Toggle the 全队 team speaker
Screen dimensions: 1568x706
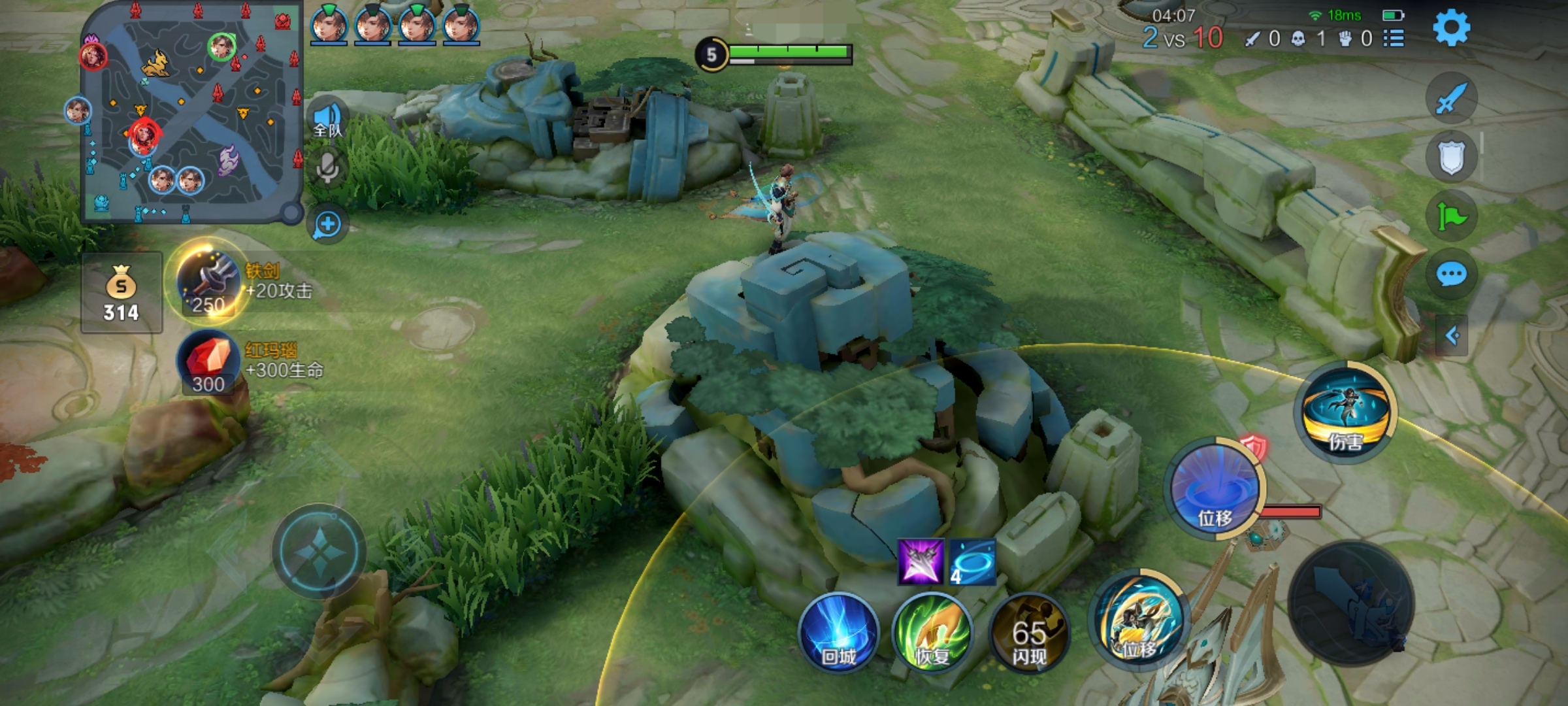pyautogui.click(x=327, y=120)
